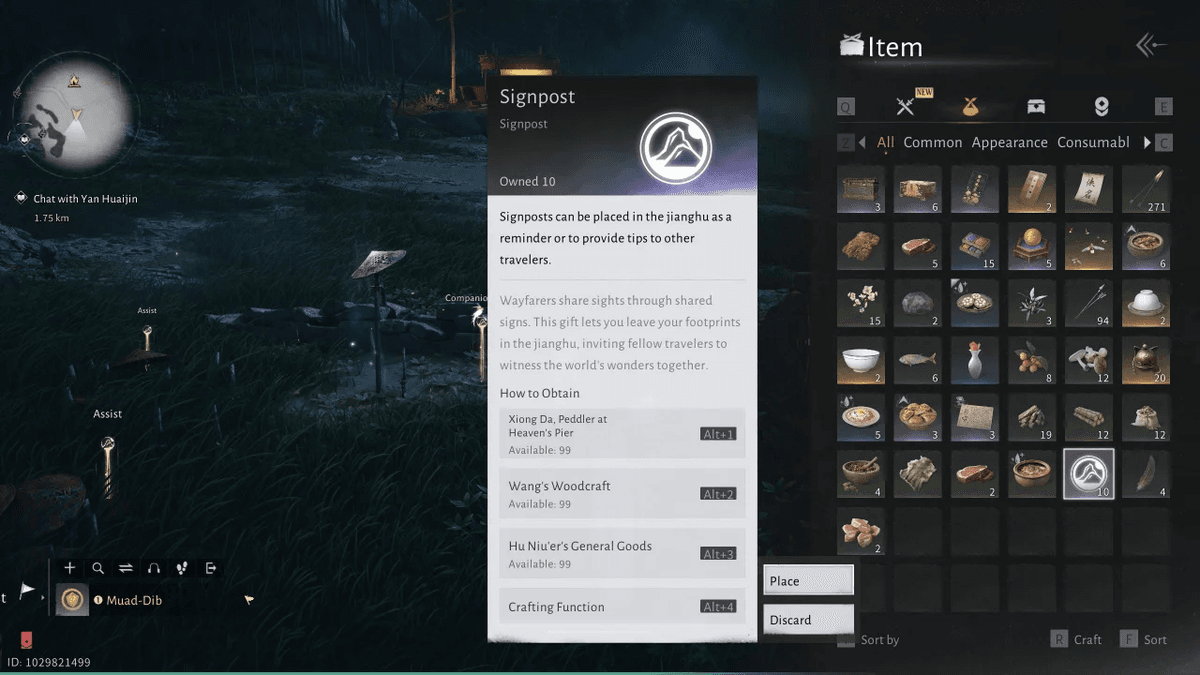Select the fish item slot
Image resolution: width=1200 pixels, height=675 pixels.
pos(917,361)
